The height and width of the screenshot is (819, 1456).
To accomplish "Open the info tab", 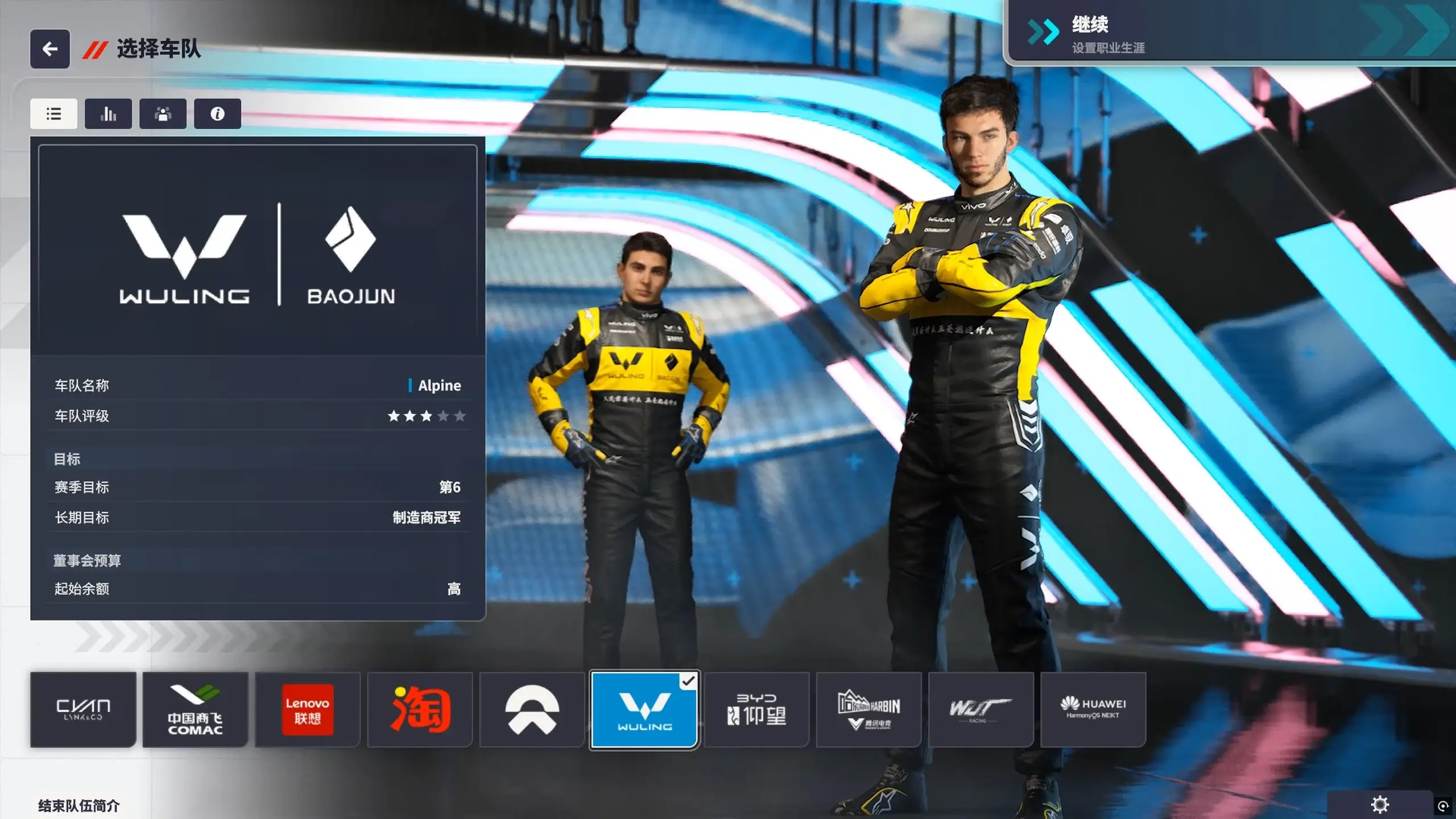I will [x=217, y=114].
